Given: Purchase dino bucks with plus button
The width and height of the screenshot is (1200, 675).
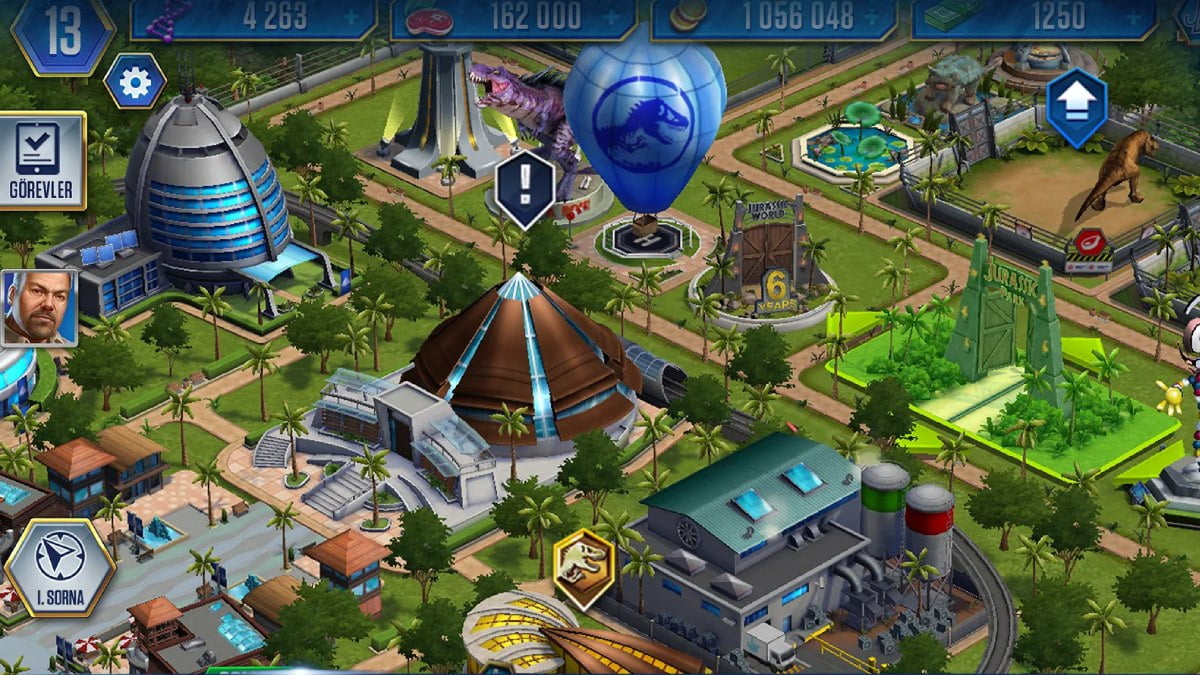Looking at the screenshot, I should coord(1133,16).
